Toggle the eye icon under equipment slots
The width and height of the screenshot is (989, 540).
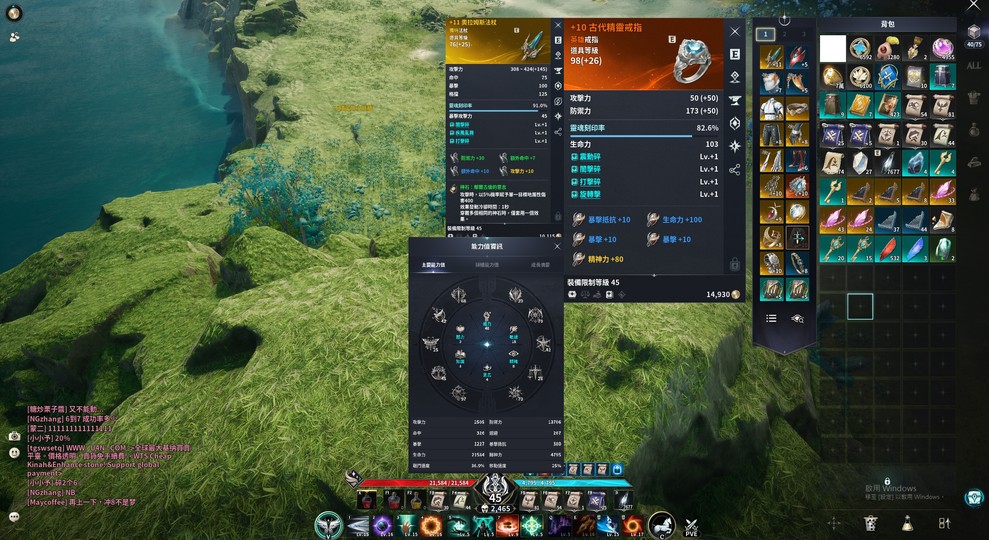click(x=797, y=318)
